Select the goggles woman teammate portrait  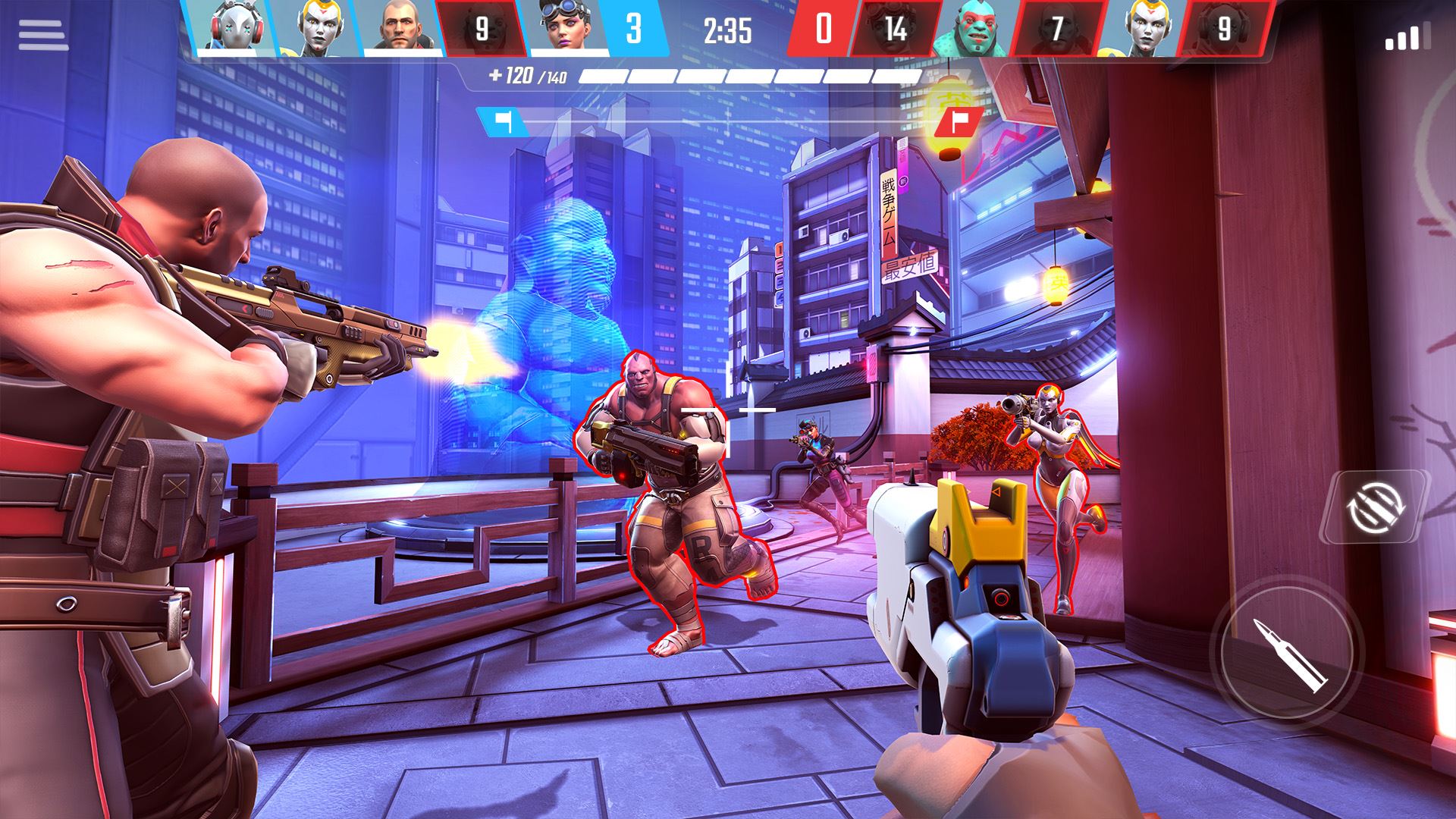click(568, 27)
